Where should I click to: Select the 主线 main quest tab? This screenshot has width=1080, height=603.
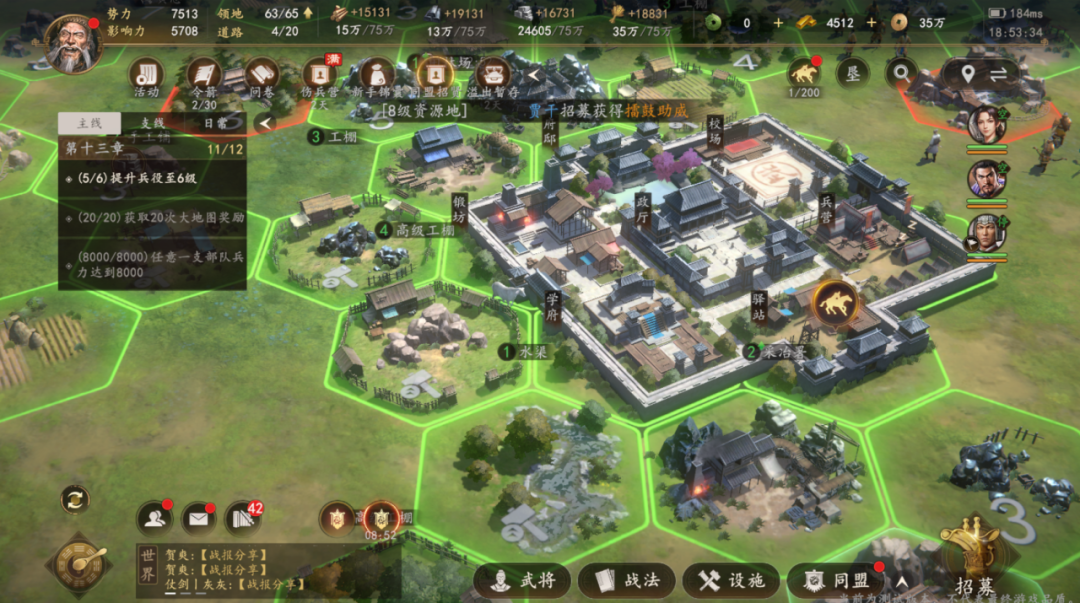[90, 123]
